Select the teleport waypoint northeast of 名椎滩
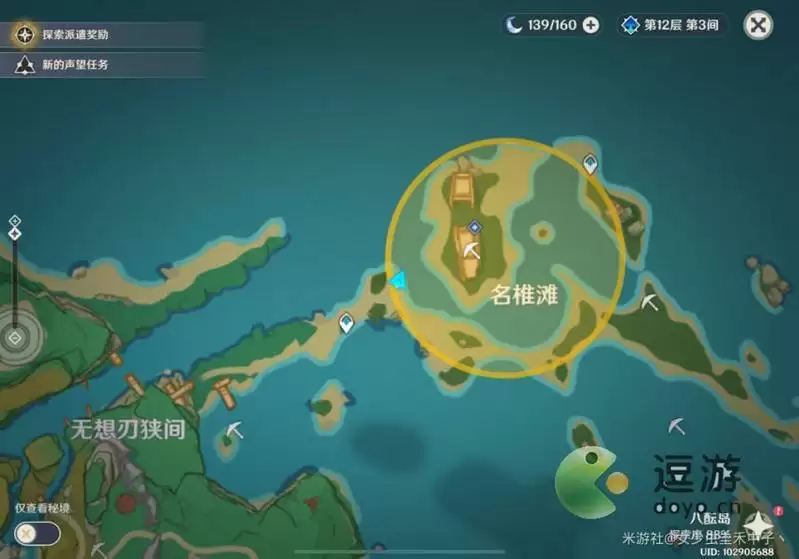The image size is (799, 559). 591,163
